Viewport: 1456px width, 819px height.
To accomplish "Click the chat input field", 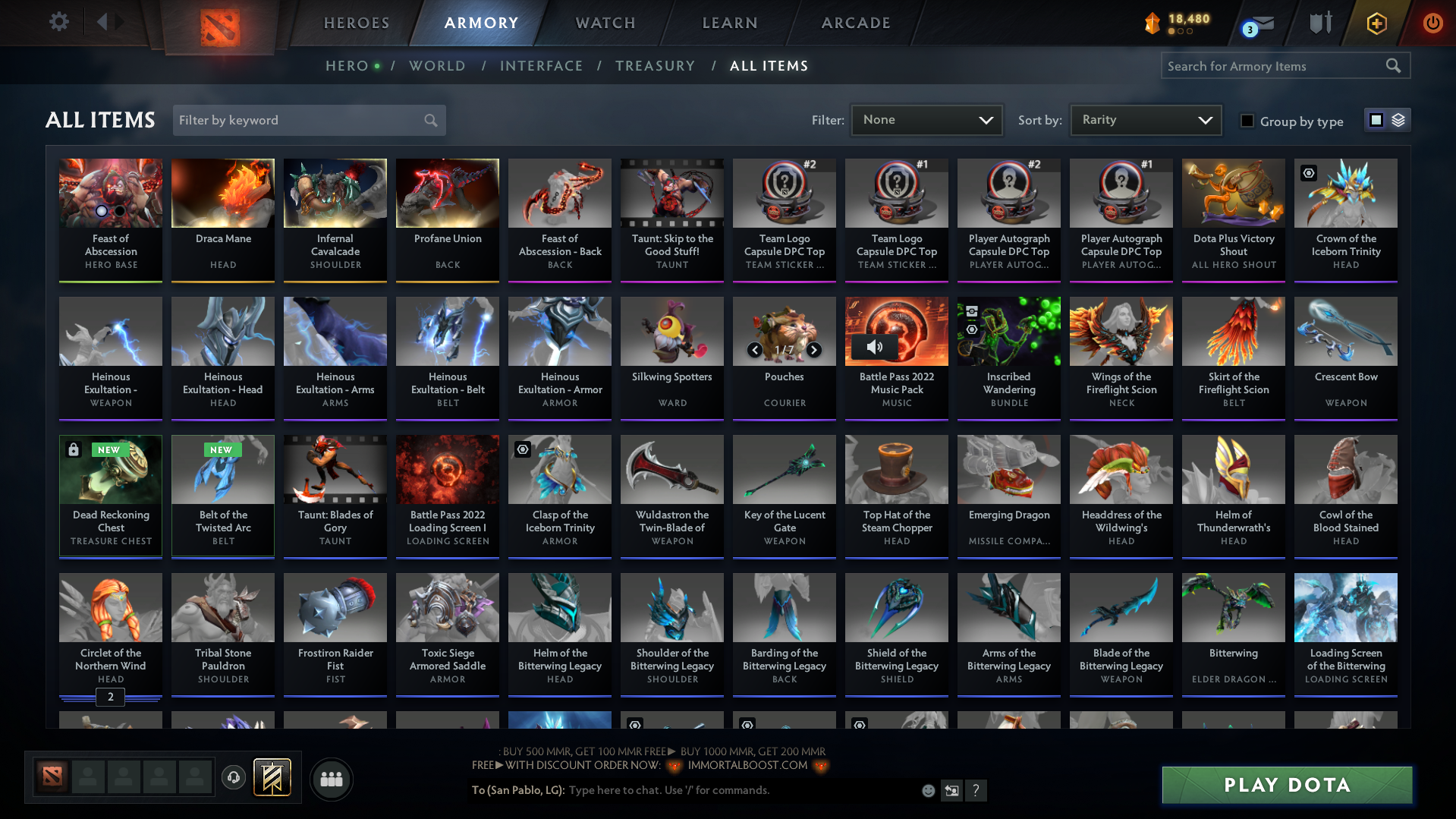I will [x=683, y=790].
